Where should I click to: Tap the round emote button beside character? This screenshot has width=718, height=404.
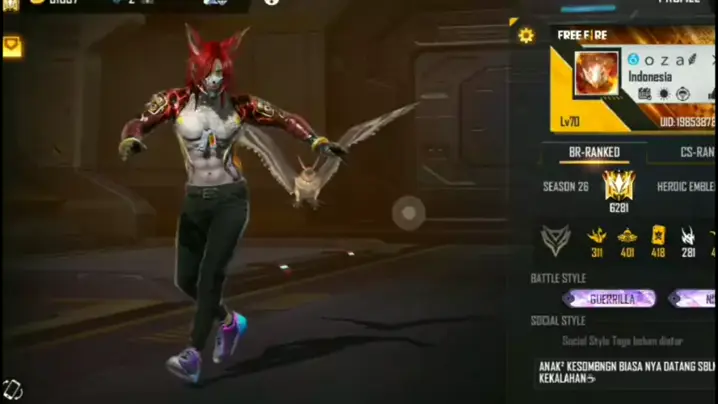[408, 211]
